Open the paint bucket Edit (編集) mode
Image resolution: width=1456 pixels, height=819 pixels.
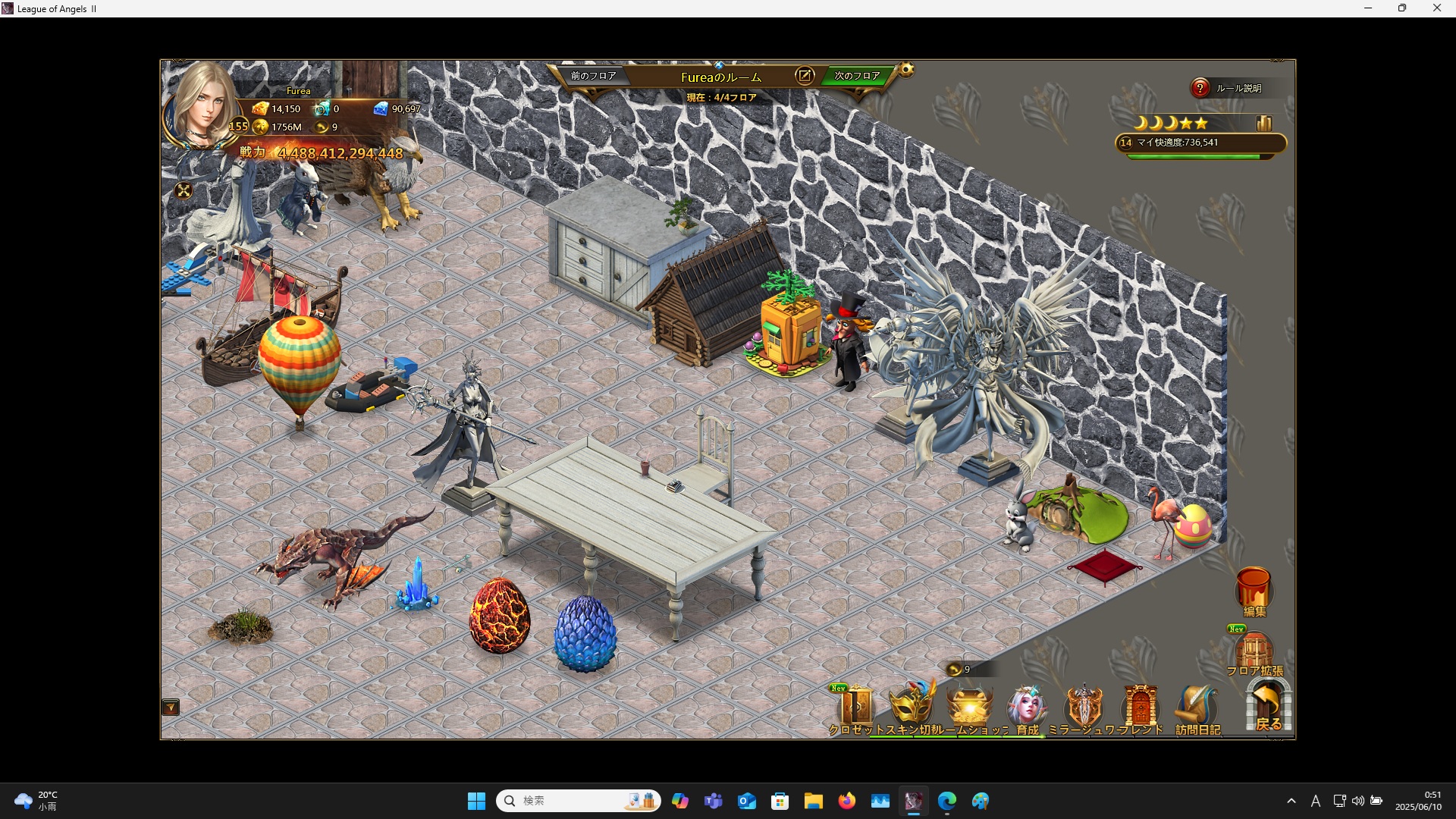[1254, 590]
